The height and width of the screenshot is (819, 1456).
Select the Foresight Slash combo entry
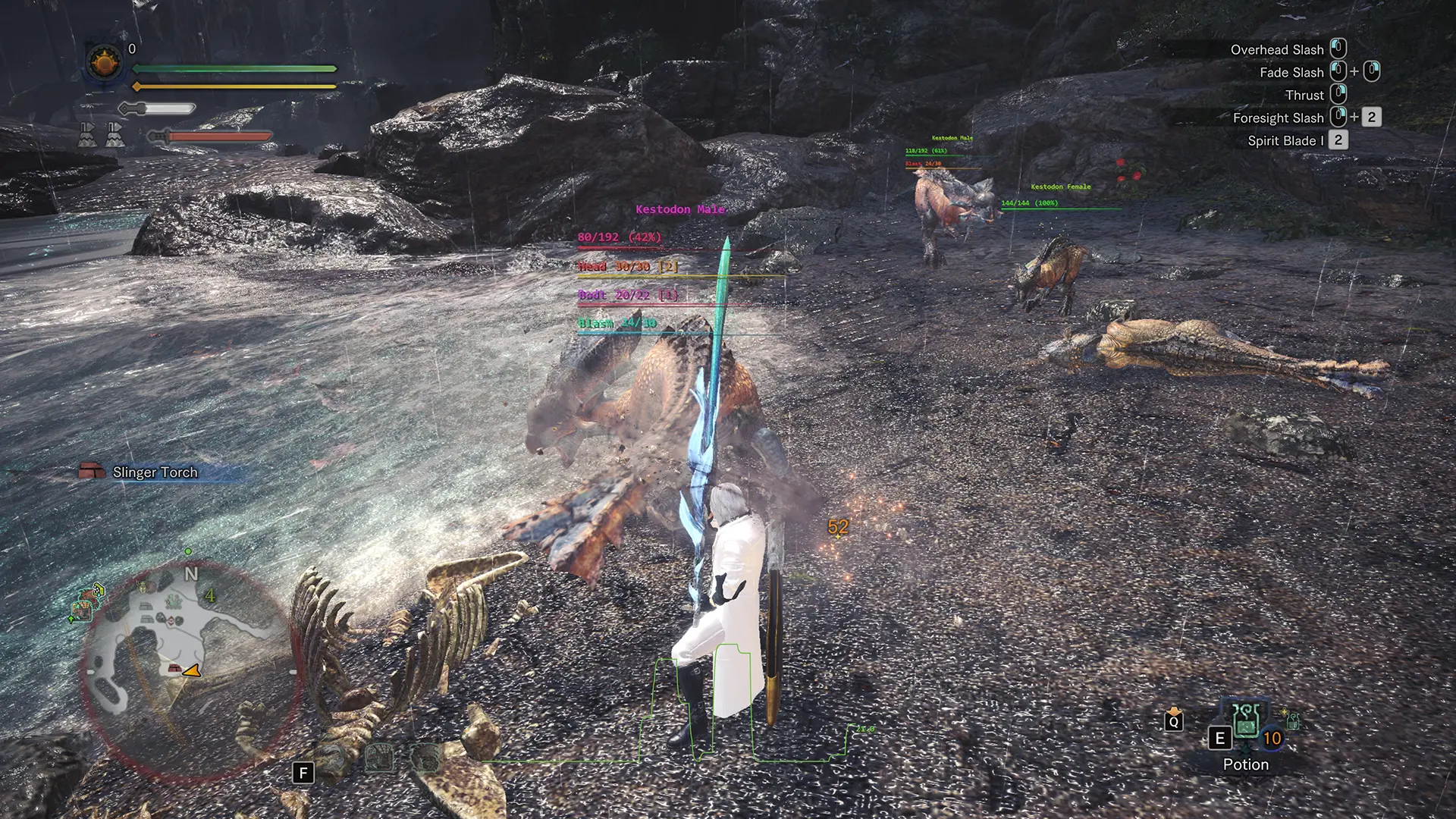coord(1278,118)
